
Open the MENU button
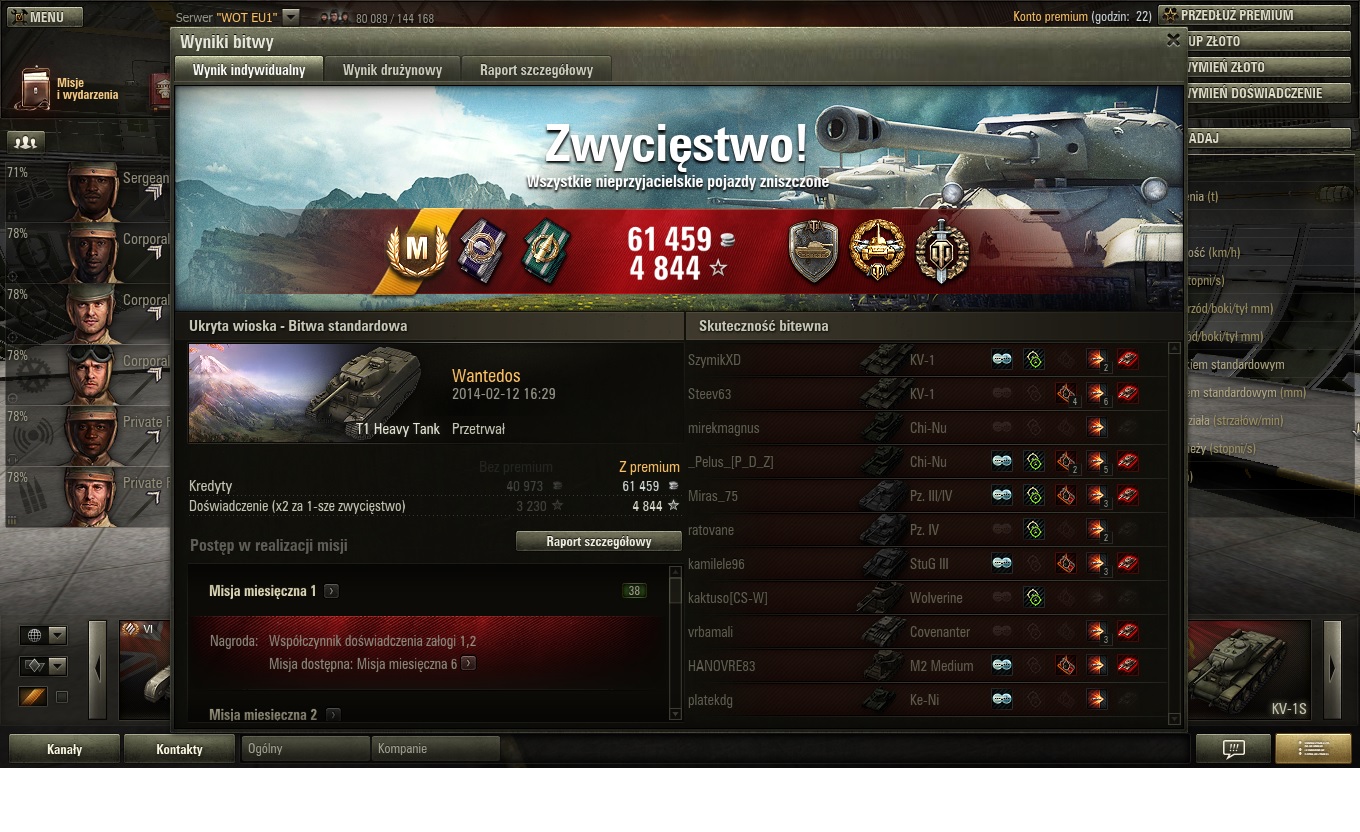45,17
